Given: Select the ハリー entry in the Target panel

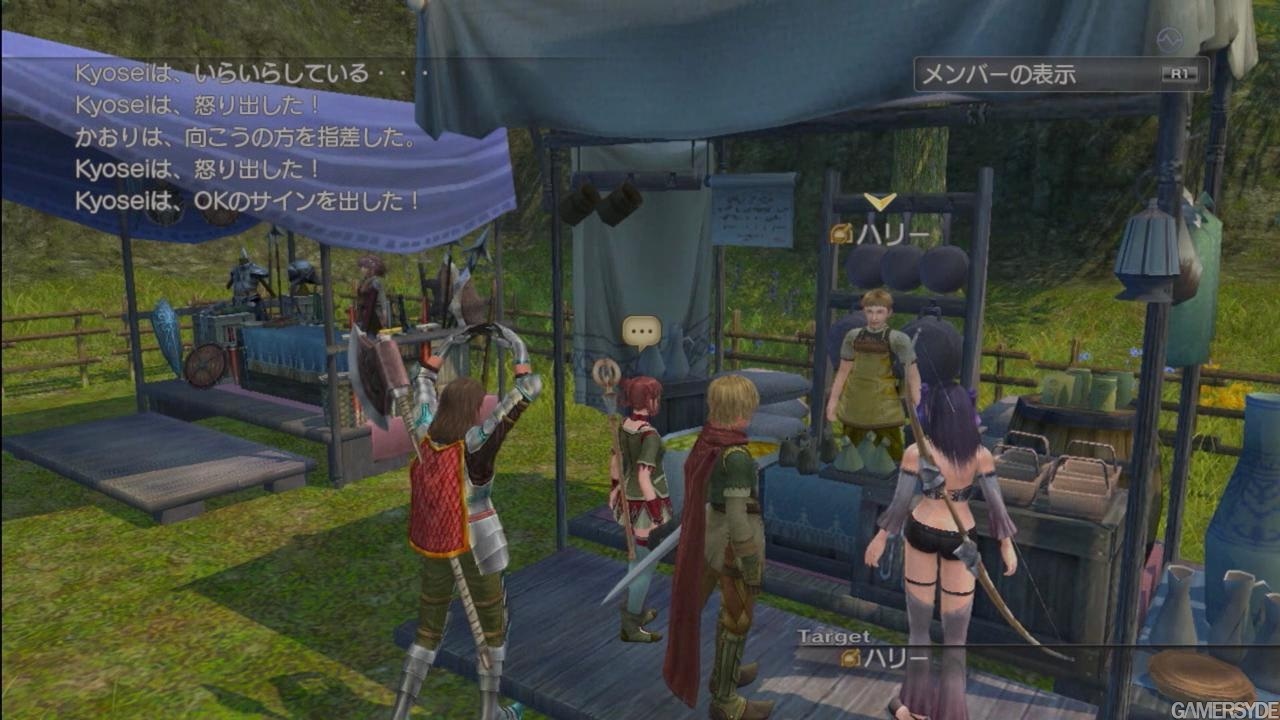Looking at the screenshot, I should pos(884,658).
